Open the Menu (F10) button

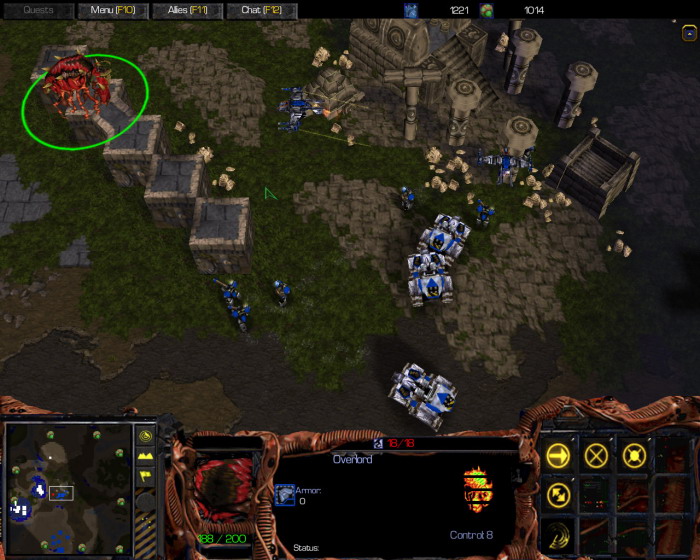click(x=113, y=10)
